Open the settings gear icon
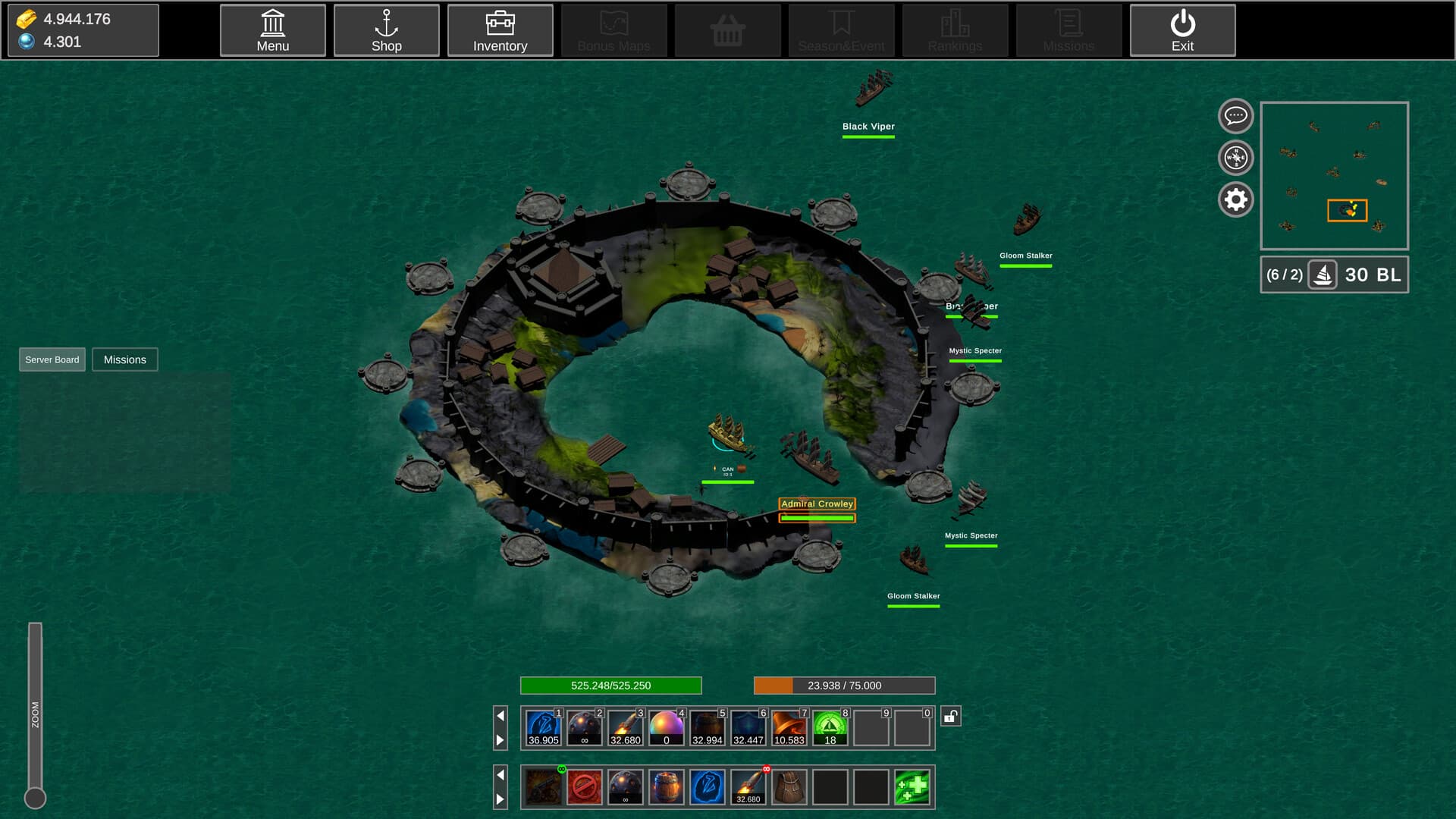The height and width of the screenshot is (819, 1456). (x=1235, y=199)
